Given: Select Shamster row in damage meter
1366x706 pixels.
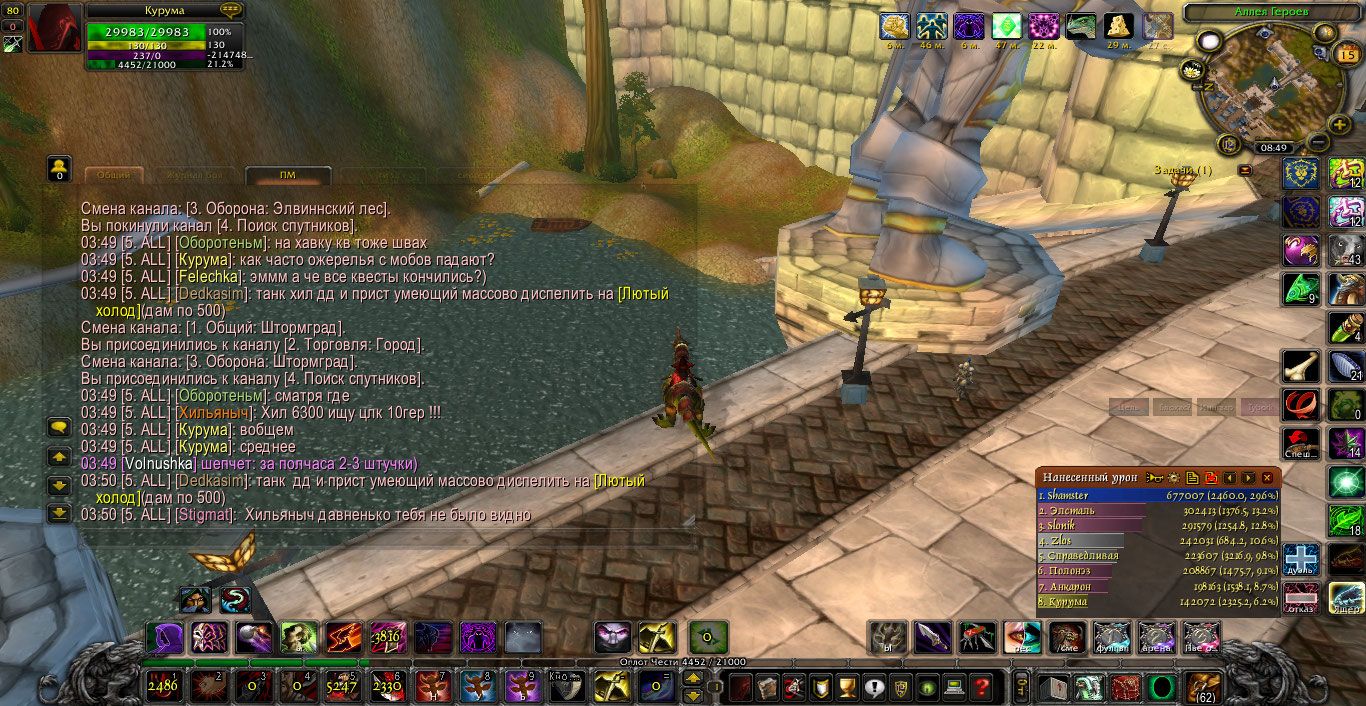Looking at the screenshot, I should pos(1090,495).
